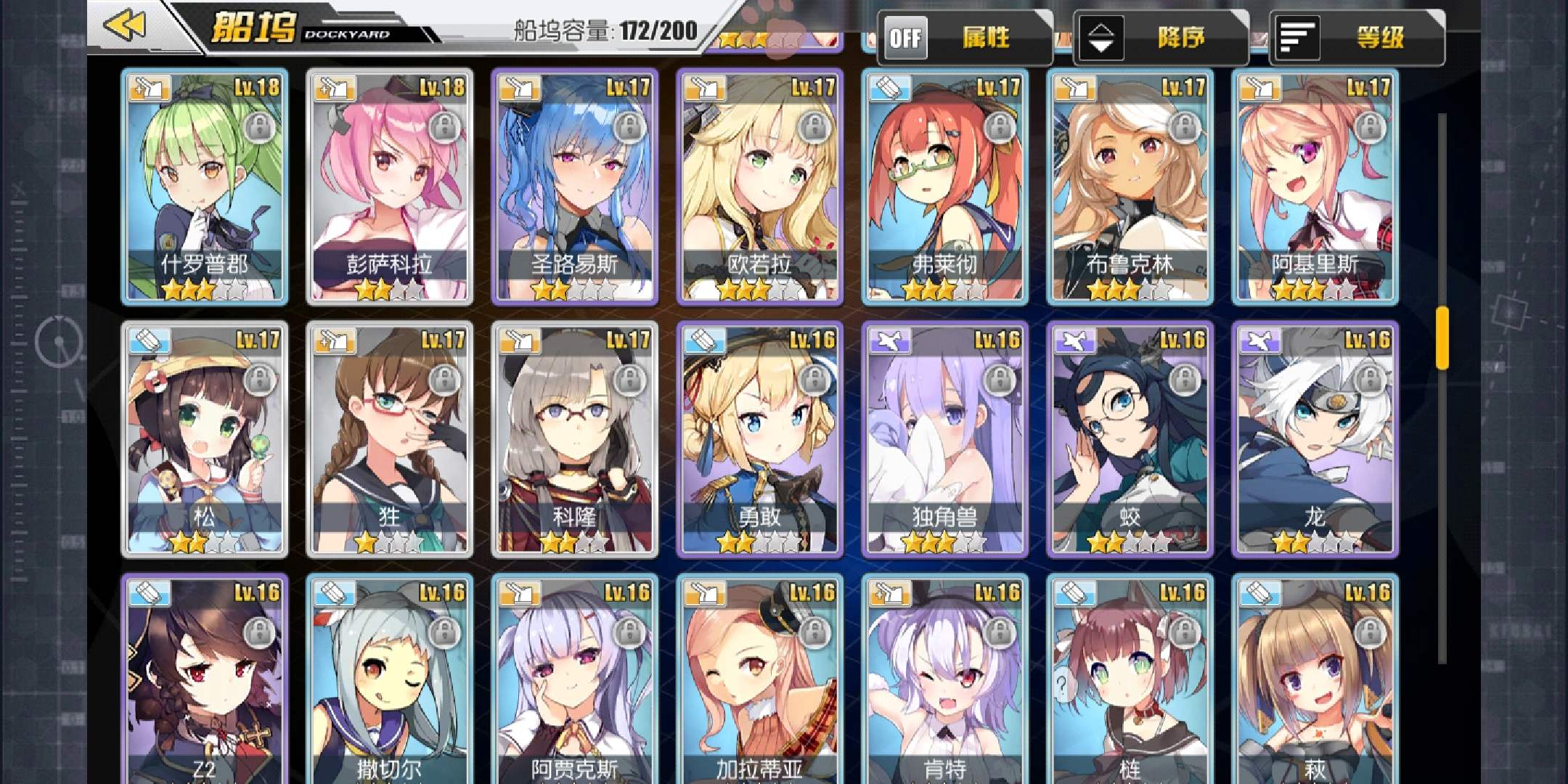Screen dimensions: 1568x784
Task: Open the 等级 level sort filter
Action: (1356, 38)
